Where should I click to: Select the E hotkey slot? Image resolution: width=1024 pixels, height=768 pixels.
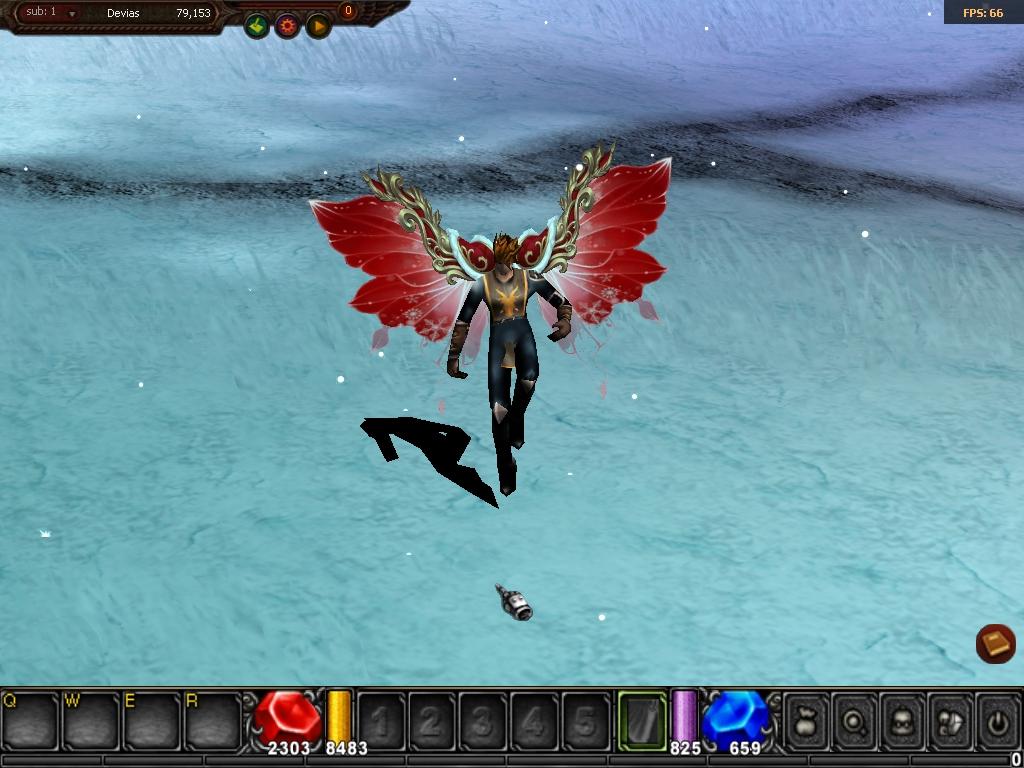[153, 720]
